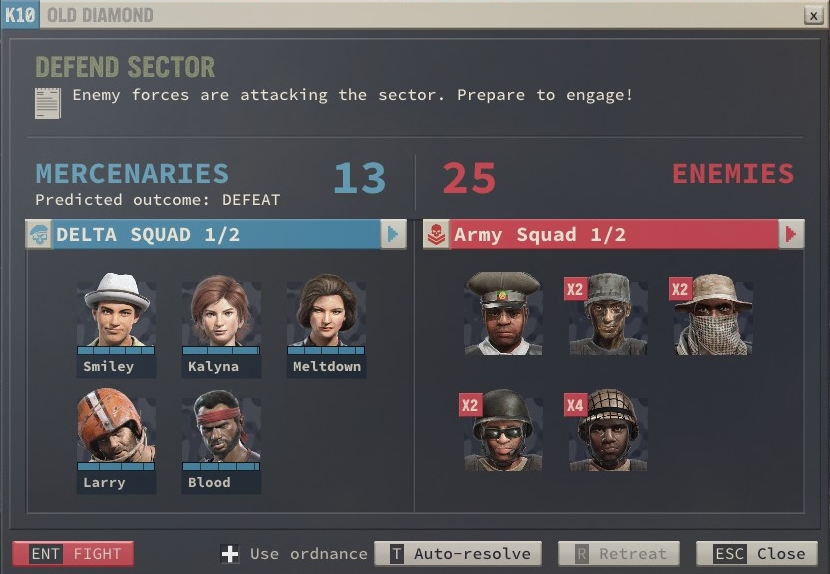Close the window with the top X
This screenshot has height=574, width=830.
point(813,16)
